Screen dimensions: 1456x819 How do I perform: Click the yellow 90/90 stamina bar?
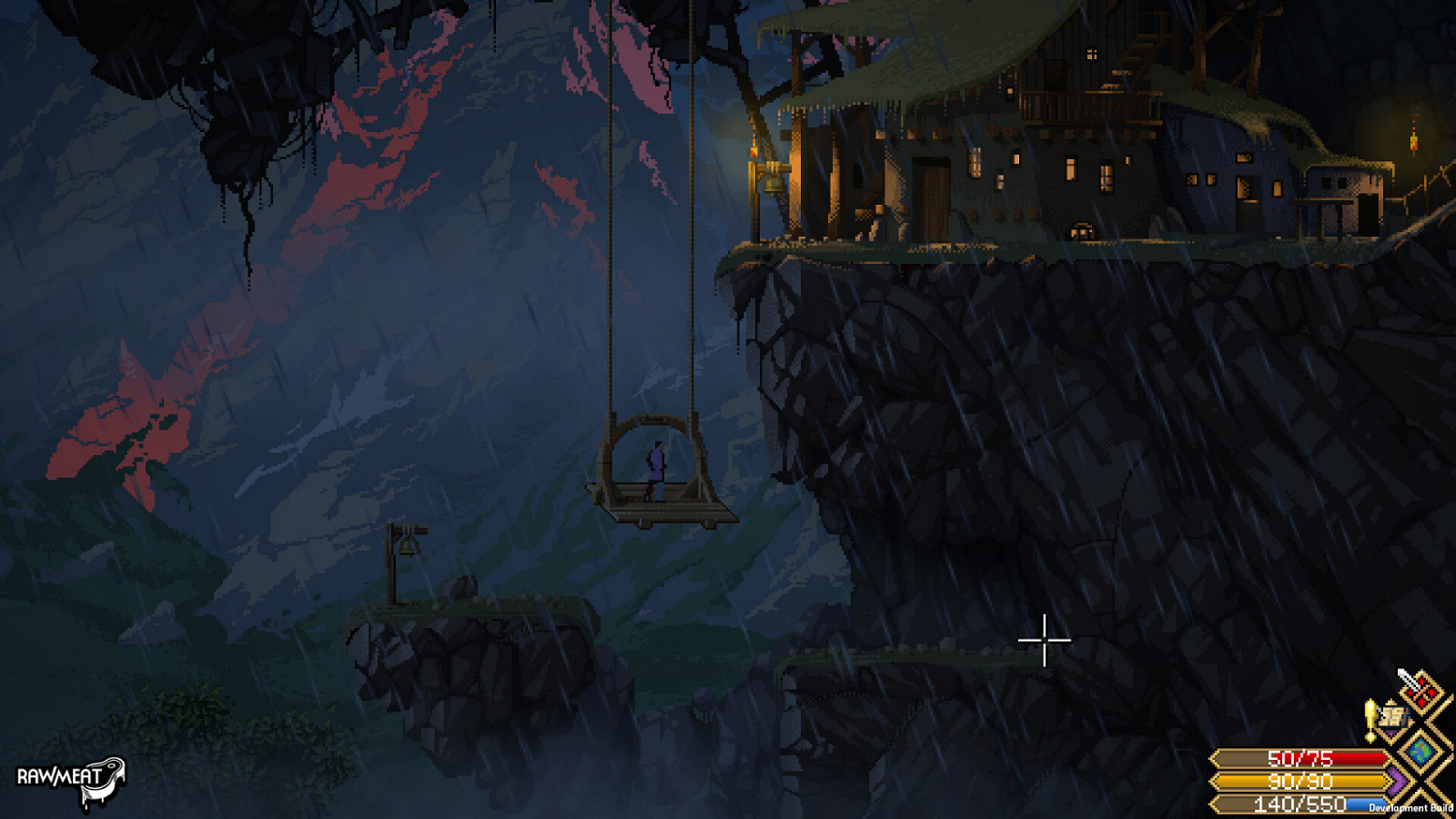(x=1291, y=782)
